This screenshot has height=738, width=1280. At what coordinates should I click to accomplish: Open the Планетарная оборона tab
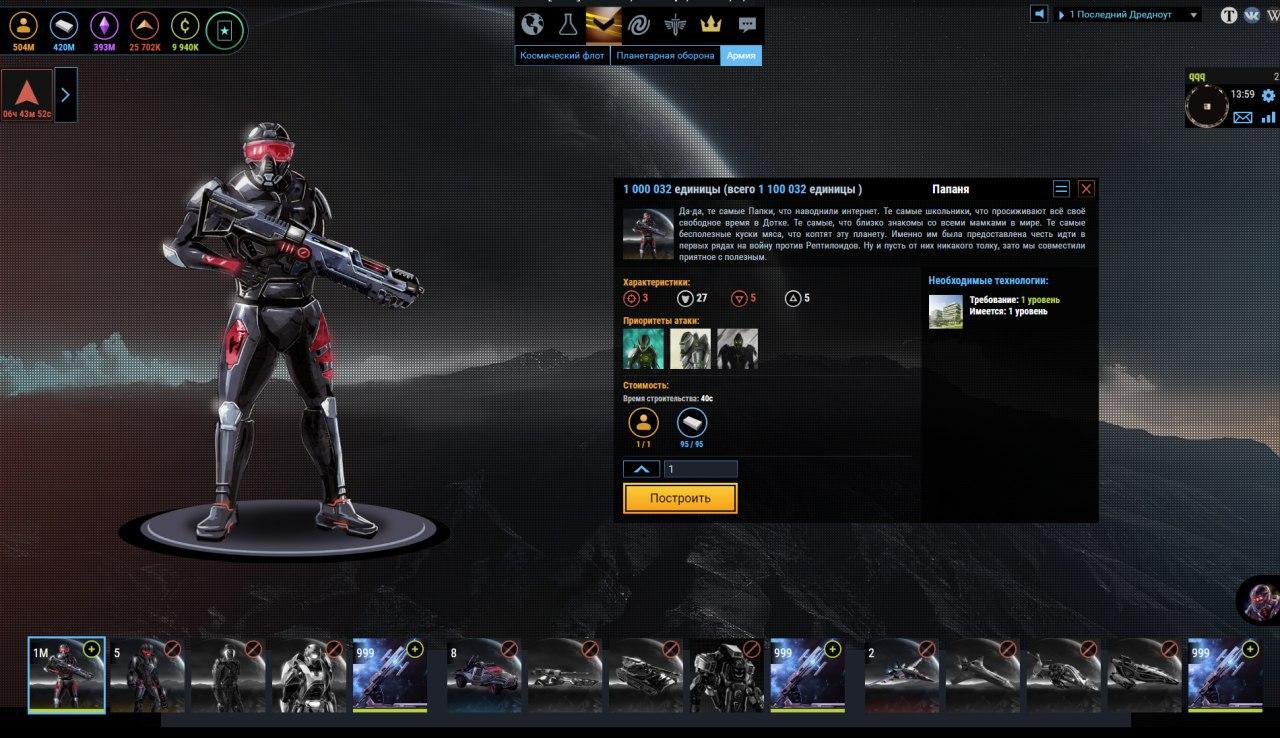(665, 56)
